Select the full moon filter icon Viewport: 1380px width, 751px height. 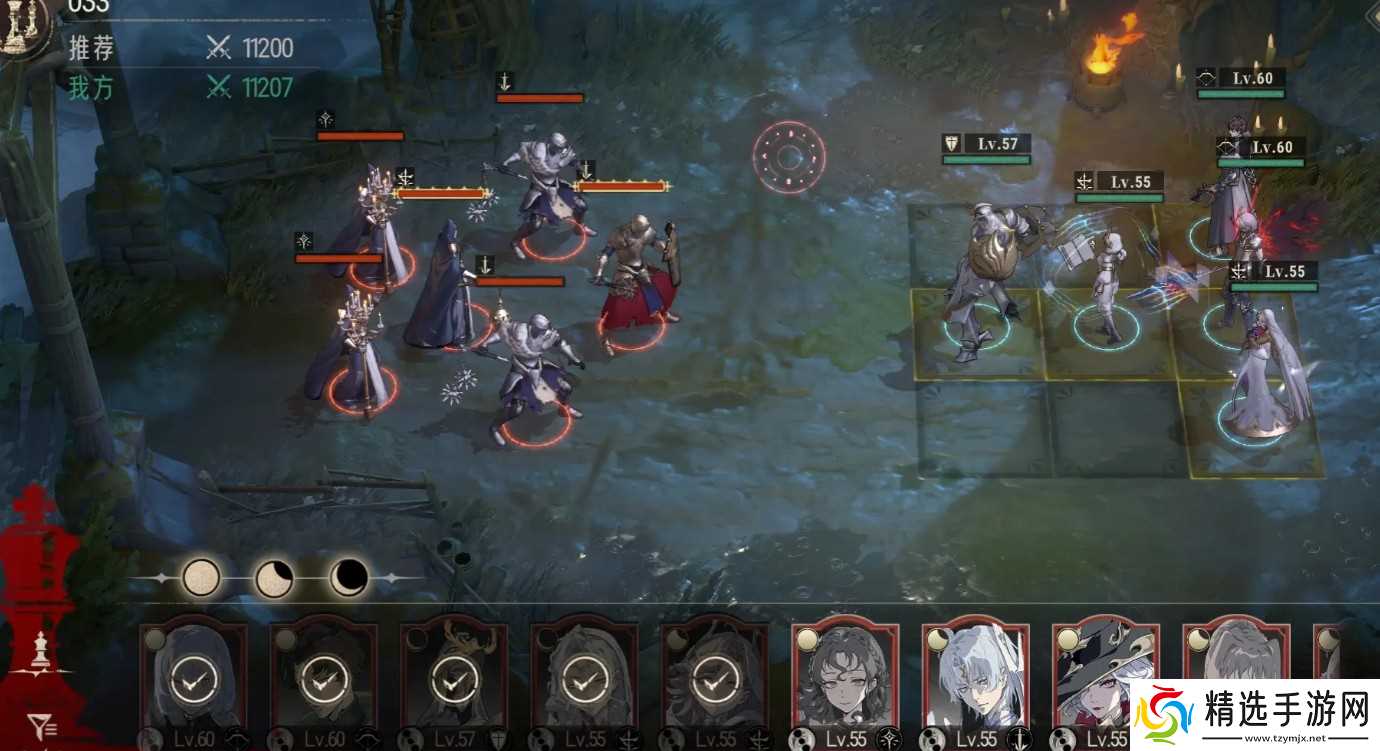click(201, 577)
